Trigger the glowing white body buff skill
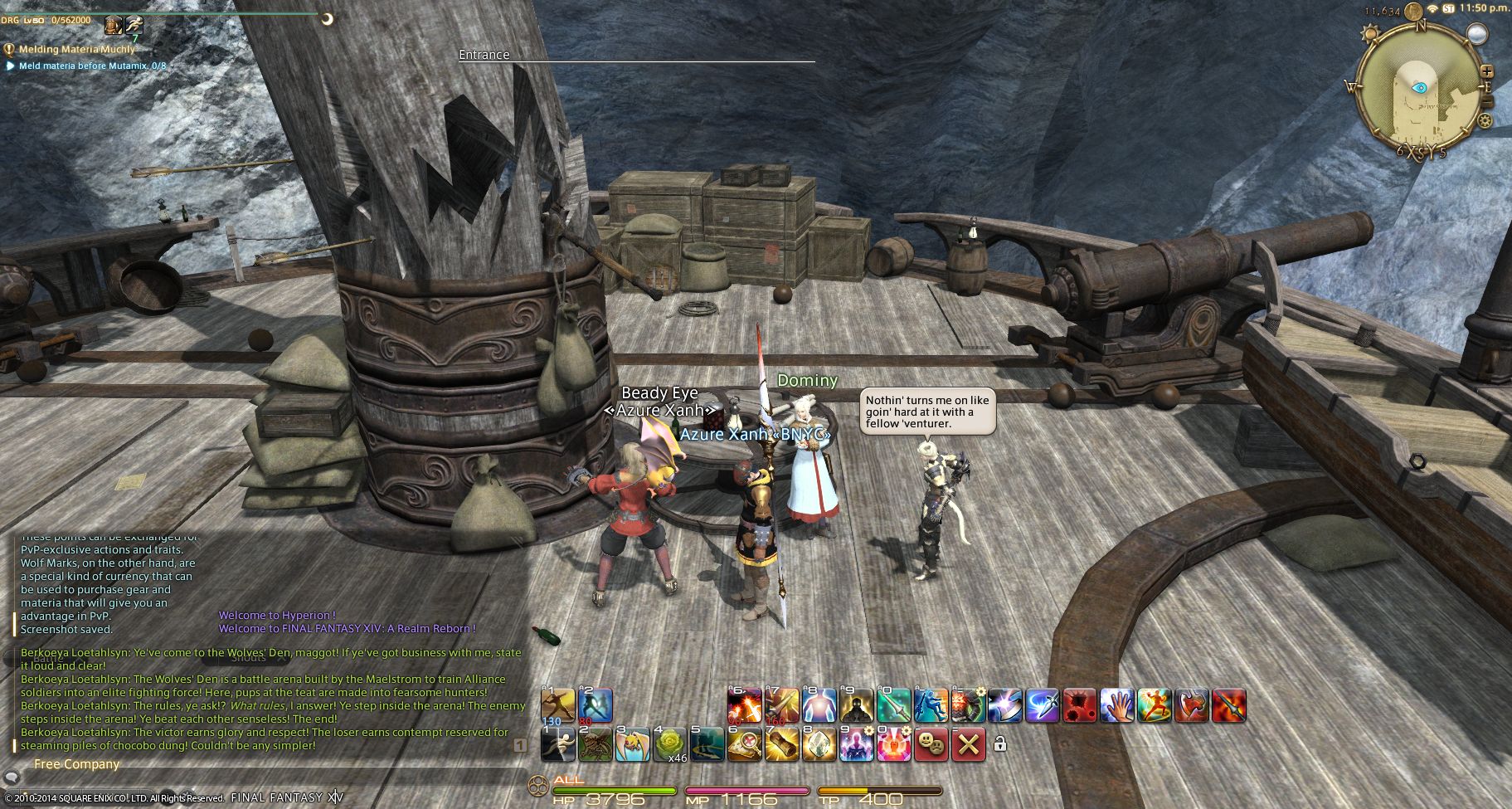Image resolution: width=1512 pixels, height=809 pixels. (819, 705)
